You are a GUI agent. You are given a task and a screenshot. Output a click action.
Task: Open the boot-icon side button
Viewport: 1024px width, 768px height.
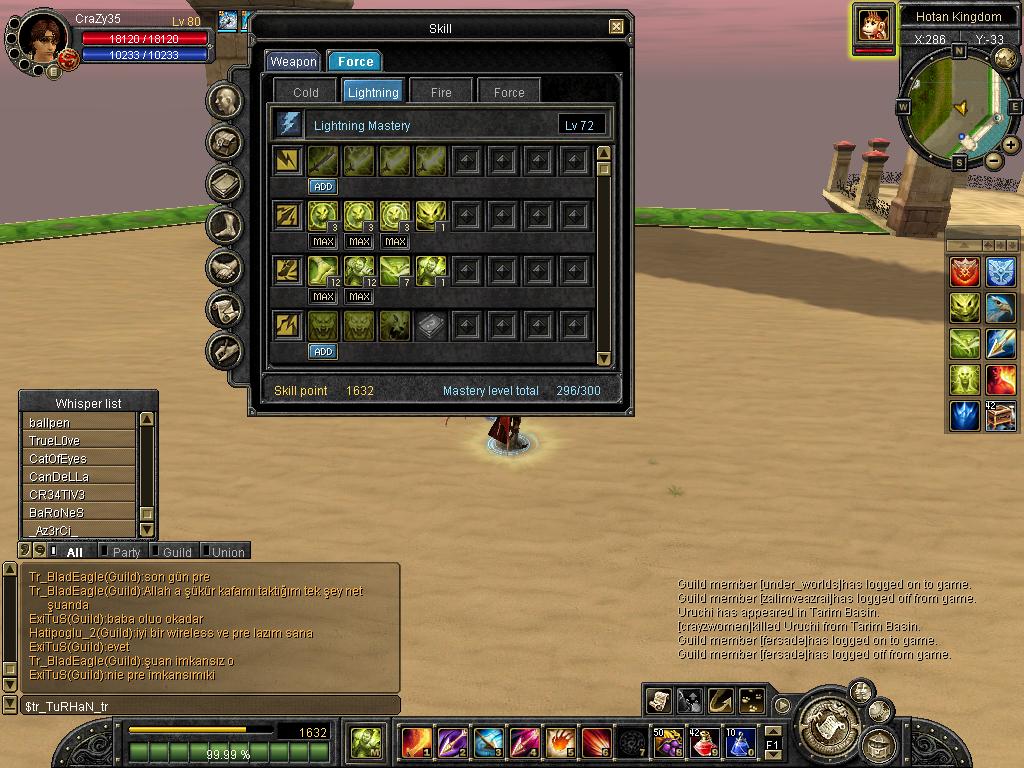[226, 226]
